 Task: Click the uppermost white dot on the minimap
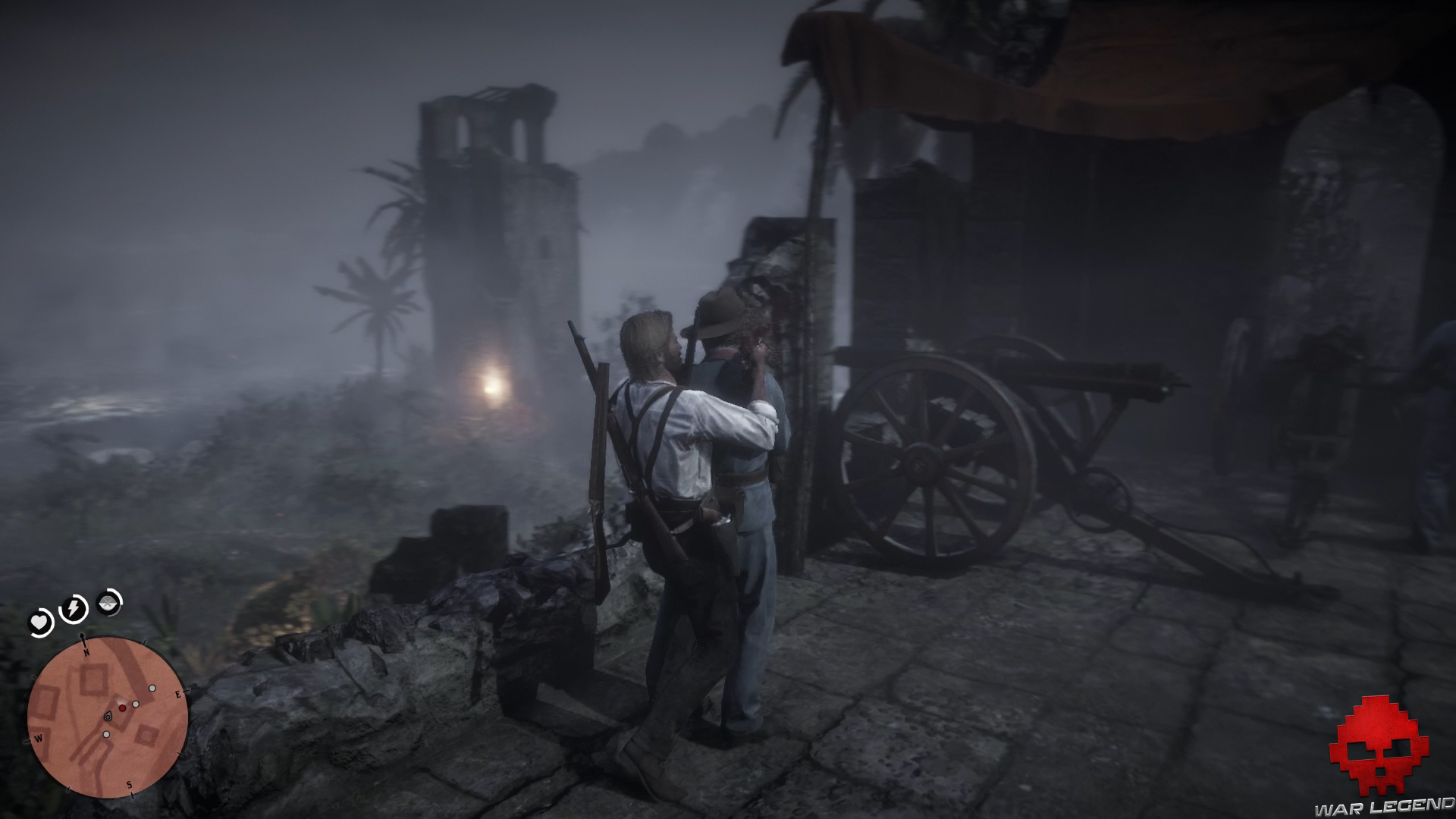click(152, 688)
